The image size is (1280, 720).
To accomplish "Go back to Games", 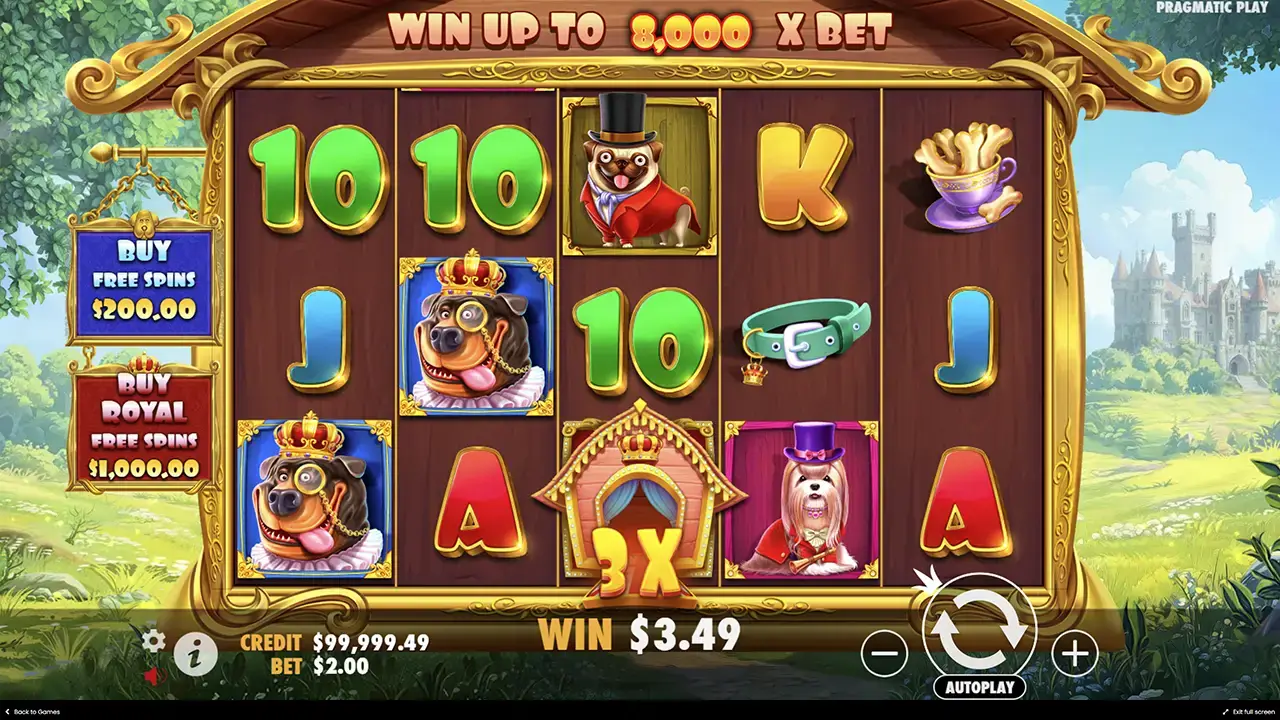I will click(x=32, y=712).
